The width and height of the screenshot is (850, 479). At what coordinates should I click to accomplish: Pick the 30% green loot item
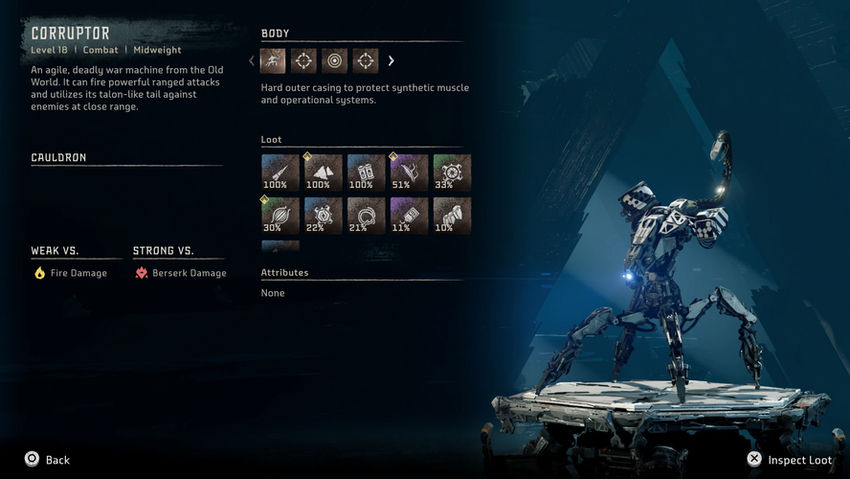pyautogui.click(x=279, y=215)
